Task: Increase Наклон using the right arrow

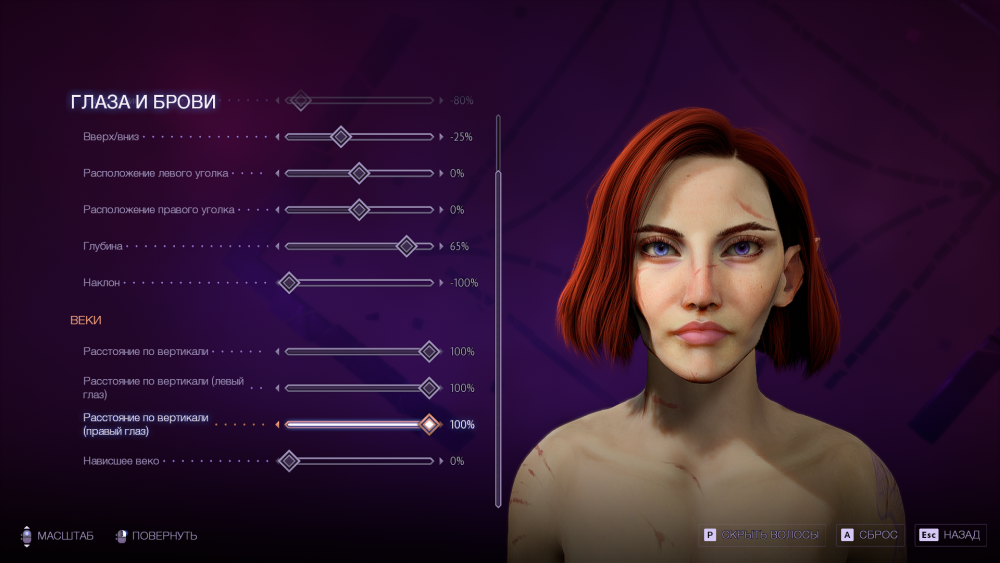Action: (441, 283)
